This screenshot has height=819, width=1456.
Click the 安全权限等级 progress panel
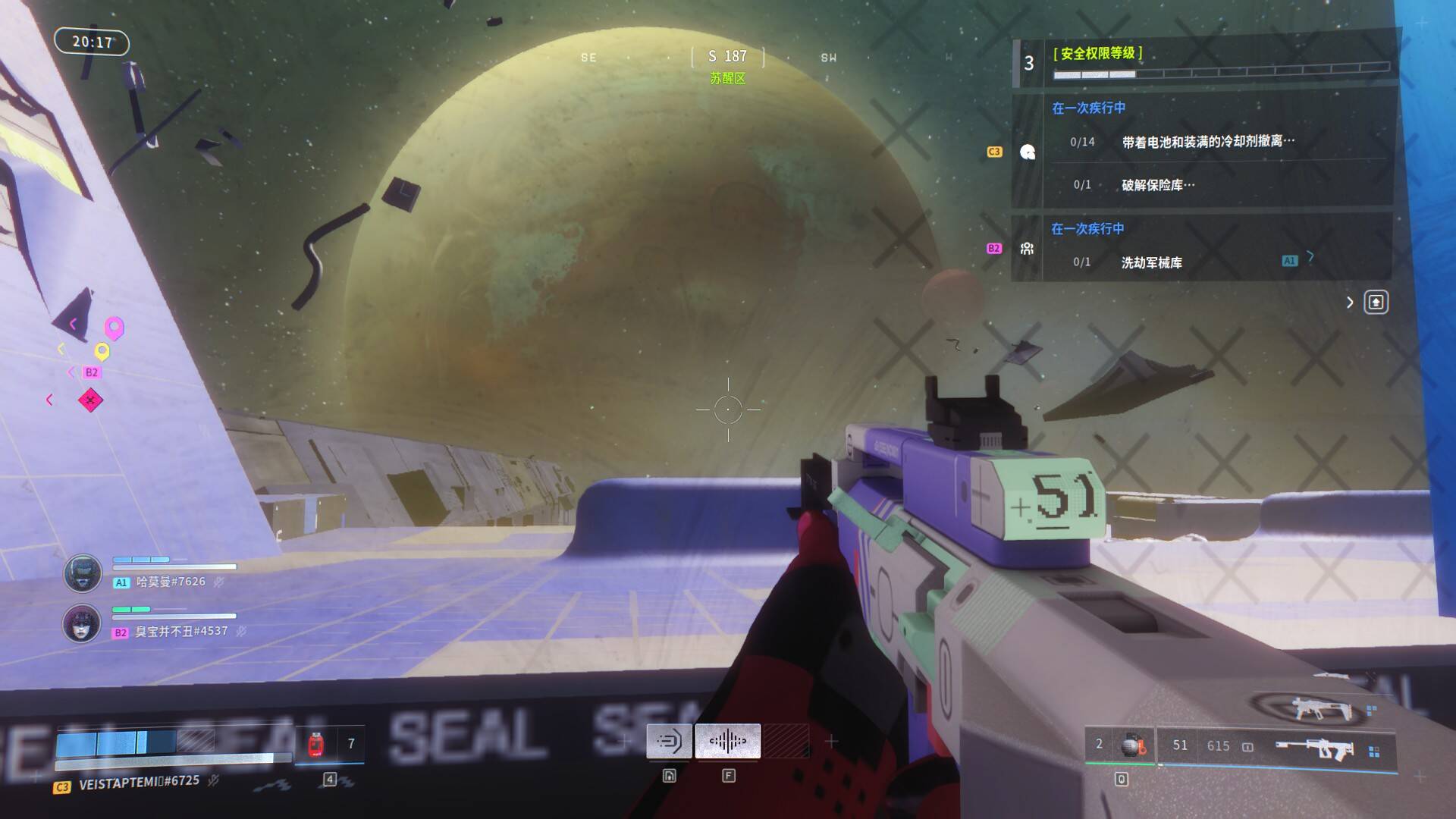coord(1206,62)
